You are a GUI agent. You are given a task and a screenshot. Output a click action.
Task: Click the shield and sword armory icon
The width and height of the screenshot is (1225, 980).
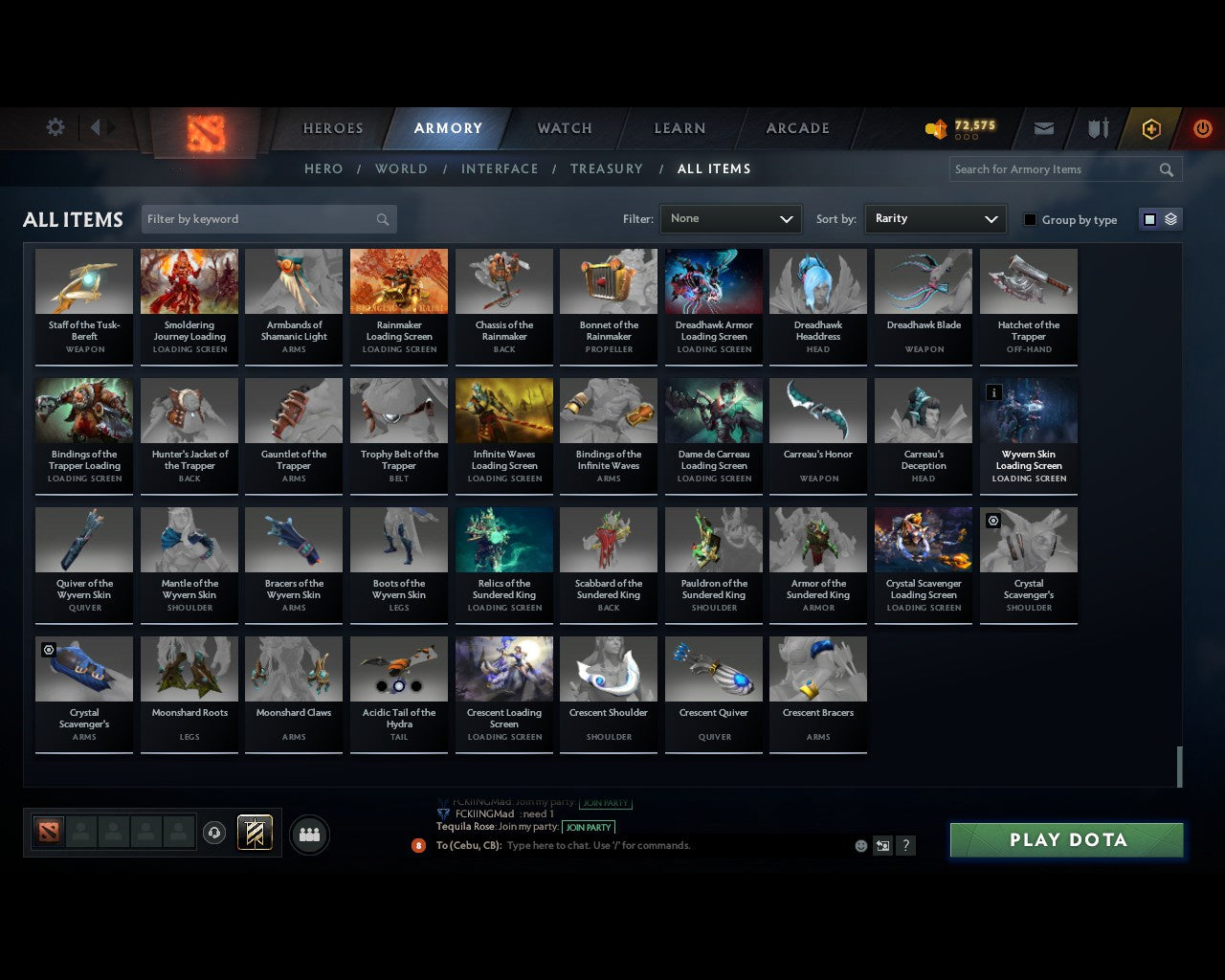pos(1097,128)
